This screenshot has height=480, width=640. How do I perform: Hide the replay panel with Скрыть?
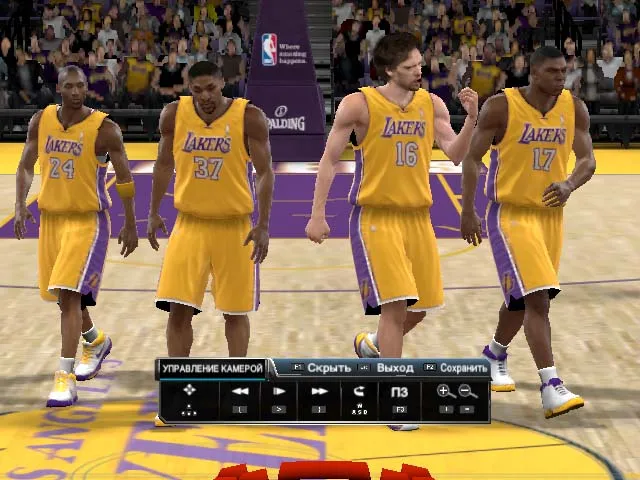328,368
